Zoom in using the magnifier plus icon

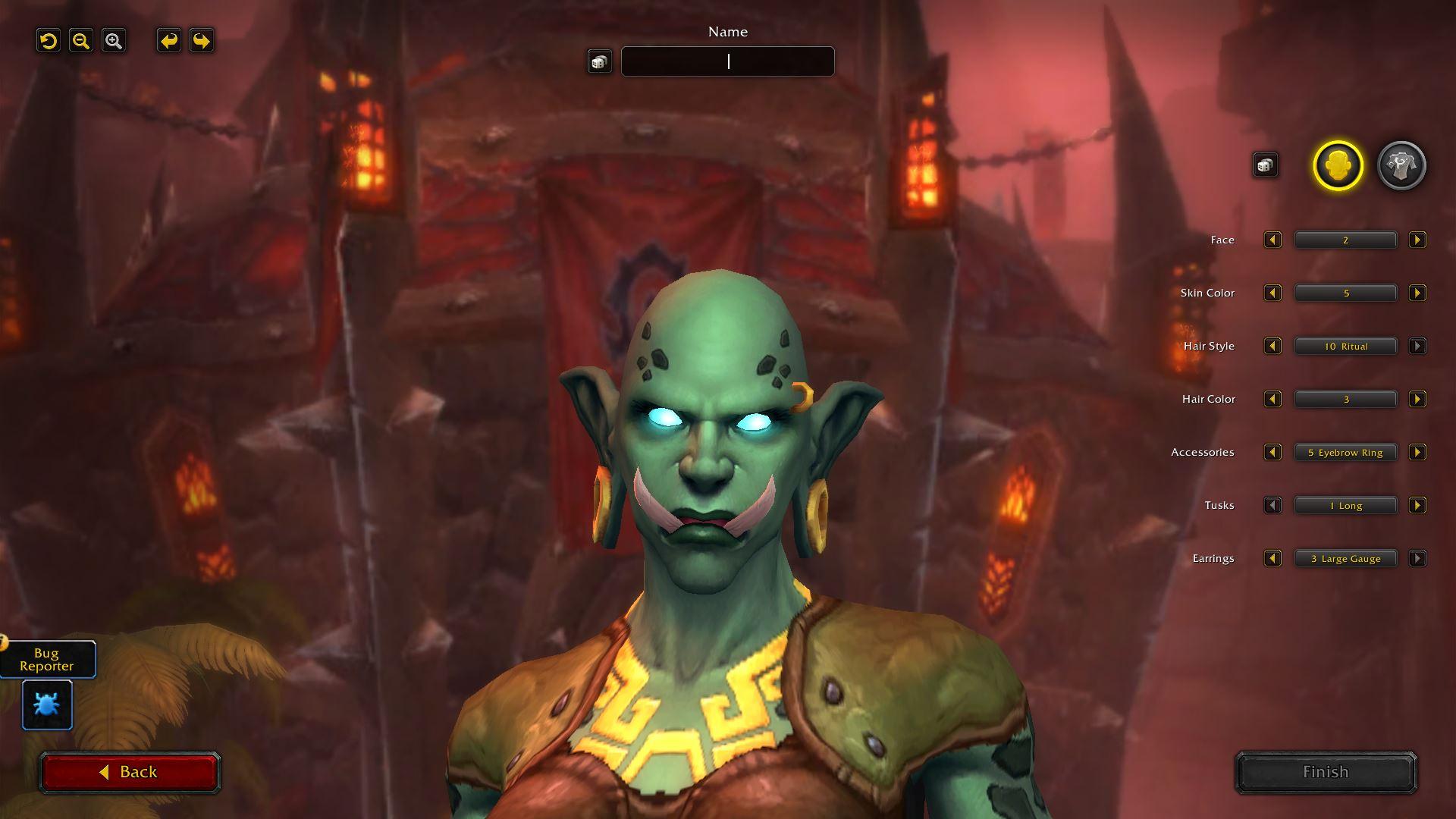[x=114, y=40]
